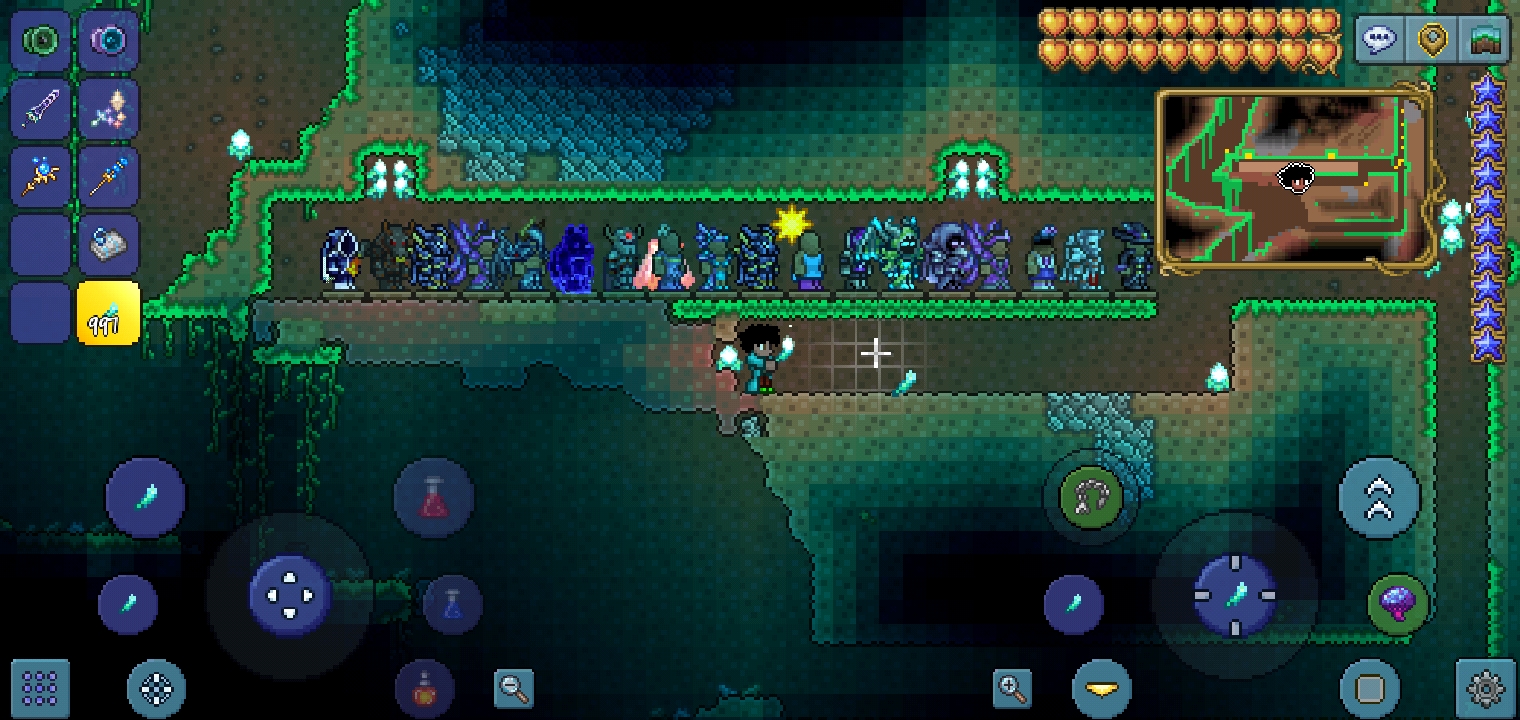The width and height of the screenshot is (1520, 720).
Task: Use the red healing potion quick button
Action: pos(433,497)
